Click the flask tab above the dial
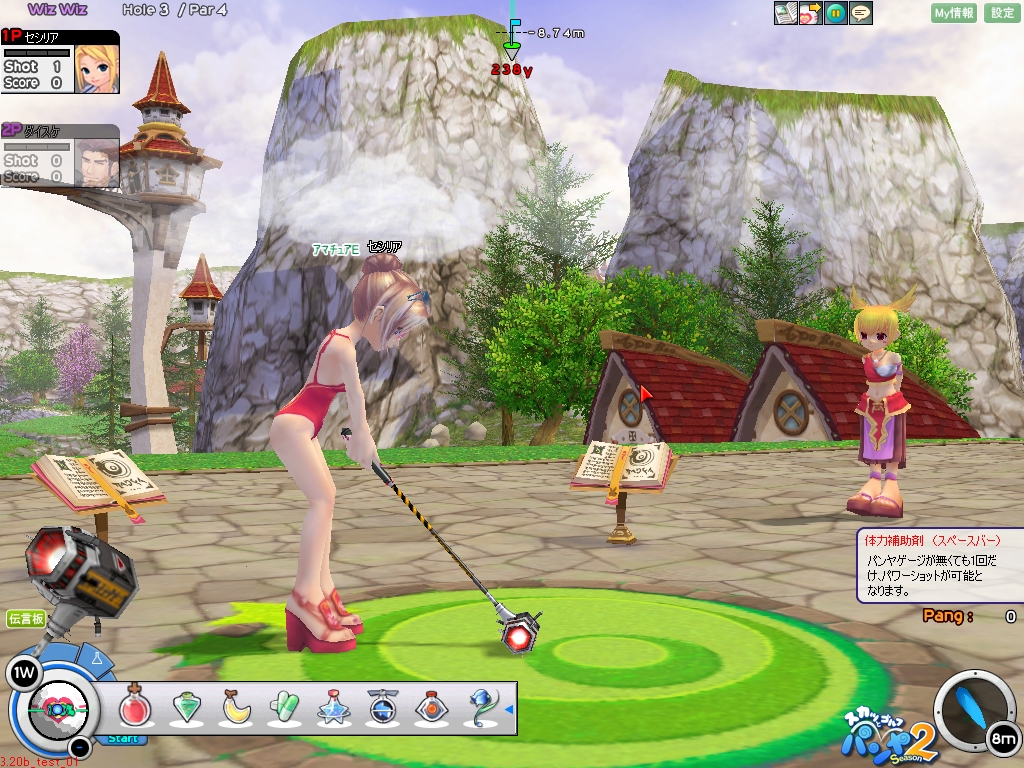 (98, 659)
